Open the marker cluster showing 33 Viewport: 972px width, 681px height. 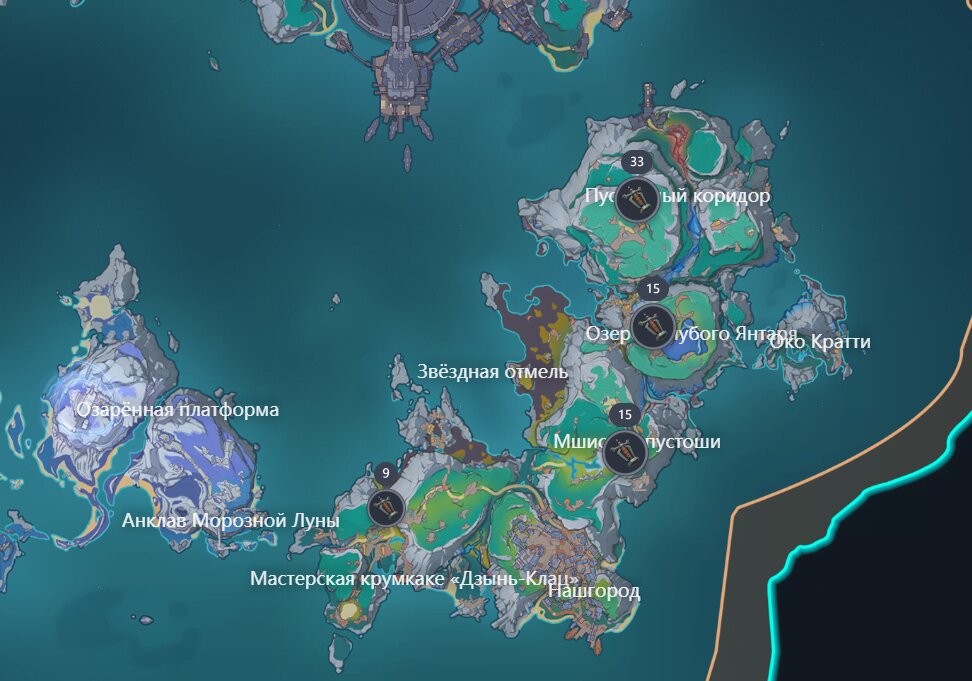(x=636, y=199)
